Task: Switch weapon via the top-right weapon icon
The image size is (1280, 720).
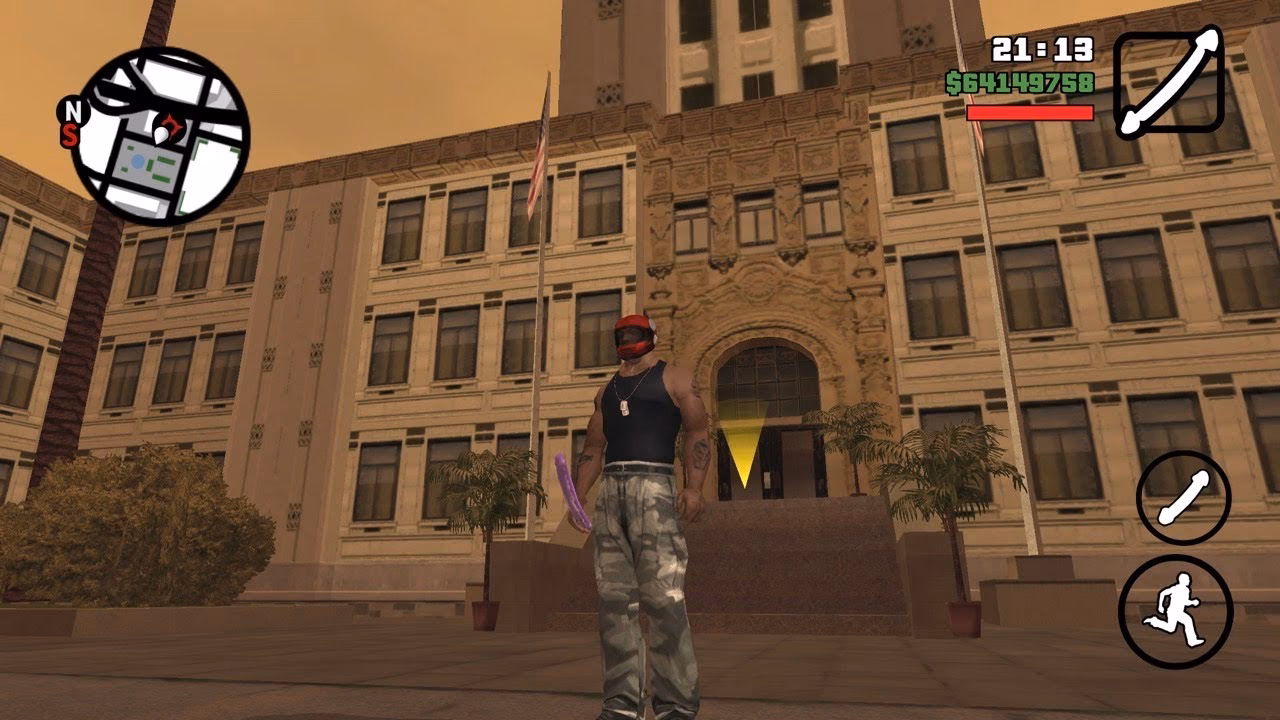Action: [x=1168, y=82]
